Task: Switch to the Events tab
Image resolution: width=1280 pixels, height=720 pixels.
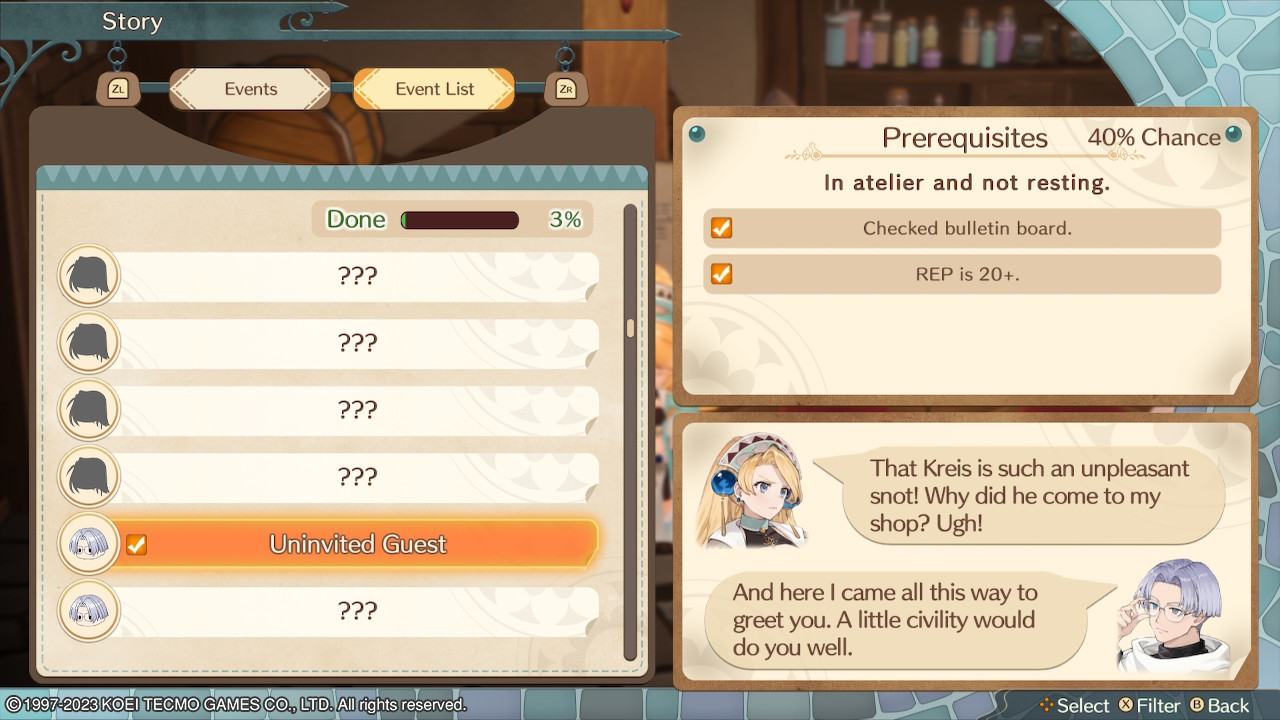Action: click(x=250, y=89)
